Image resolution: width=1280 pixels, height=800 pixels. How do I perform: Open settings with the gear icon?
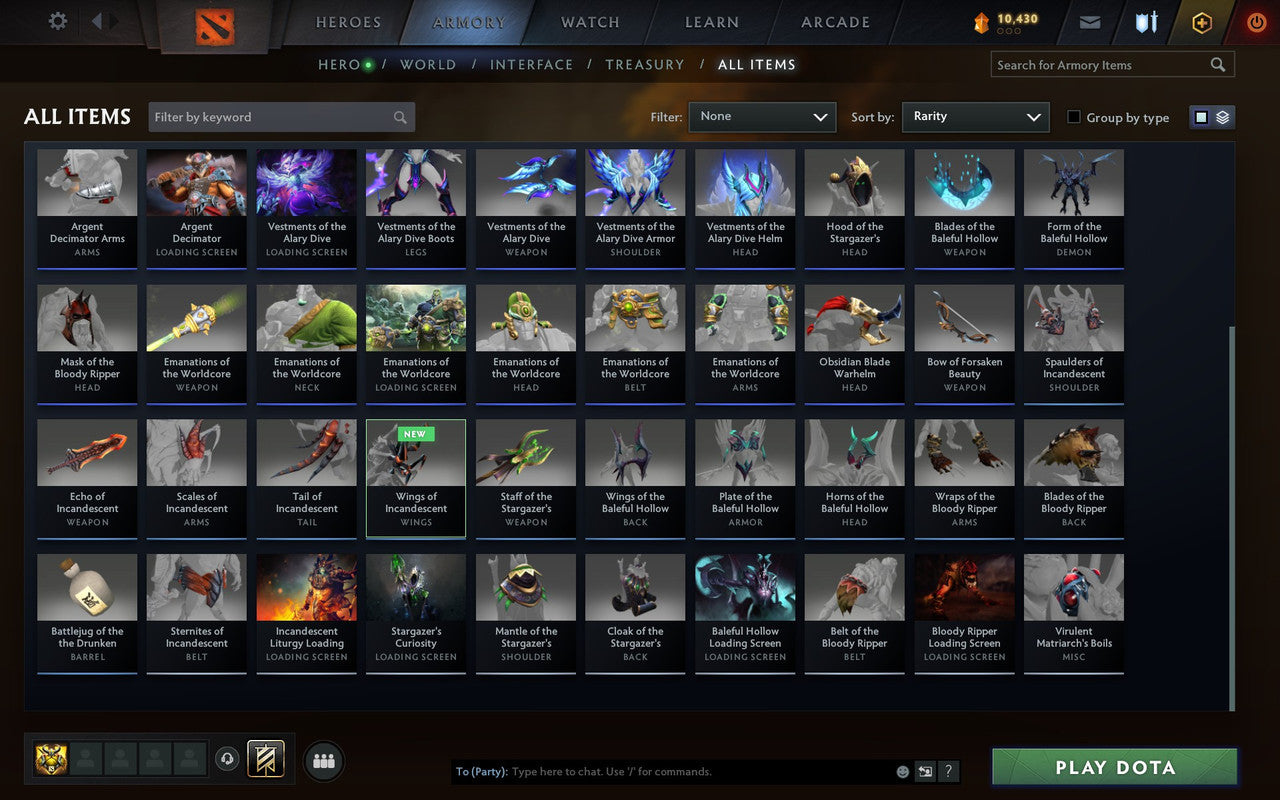click(57, 21)
